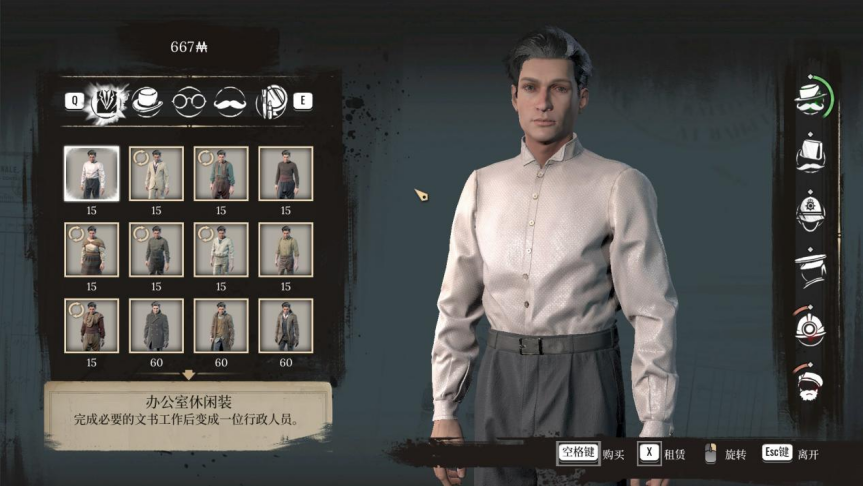Pick the bearded sailor cap character icon
Screen dimensions: 863x486
click(810, 381)
